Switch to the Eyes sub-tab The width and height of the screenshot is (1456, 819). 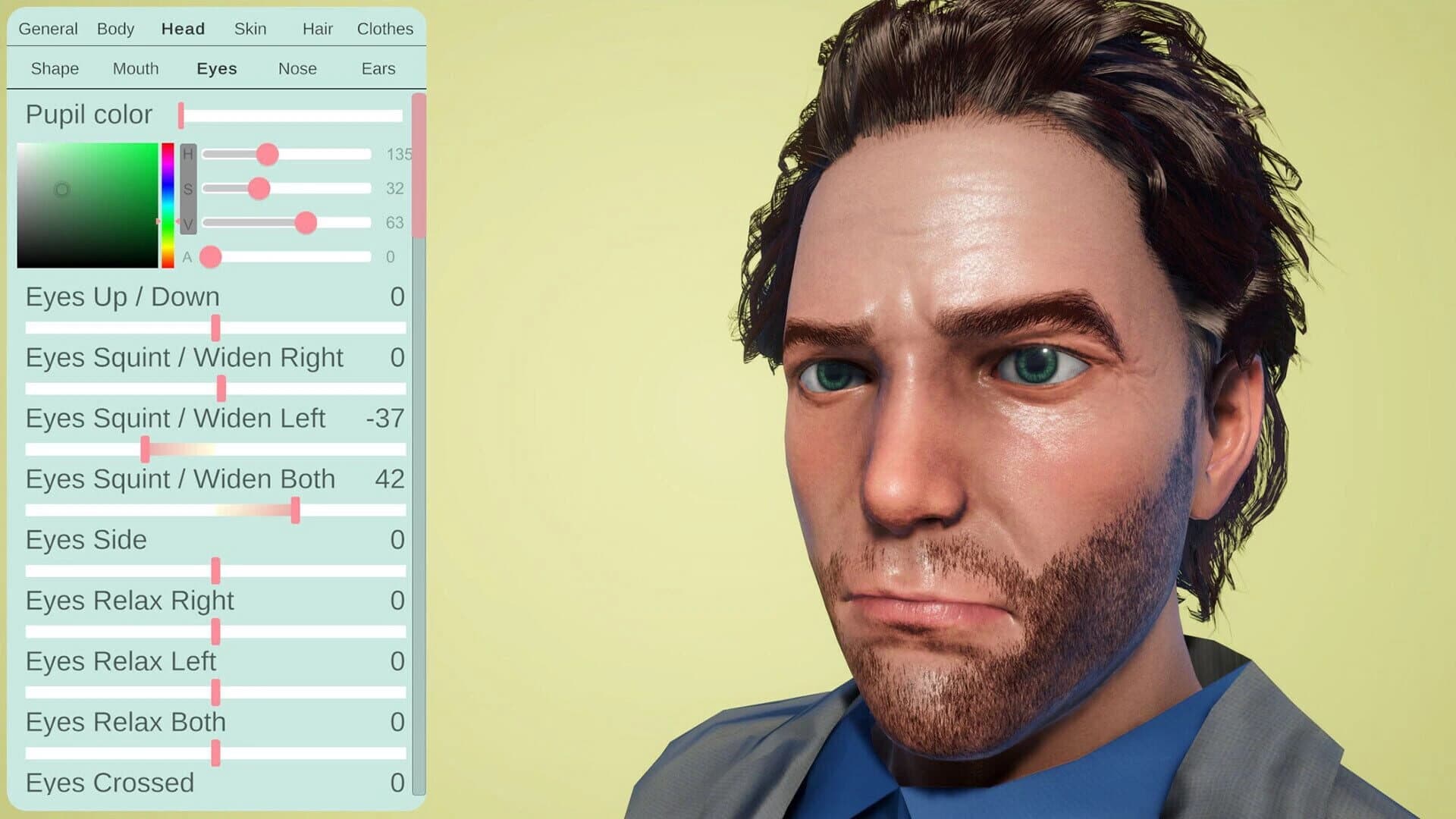click(216, 68)
